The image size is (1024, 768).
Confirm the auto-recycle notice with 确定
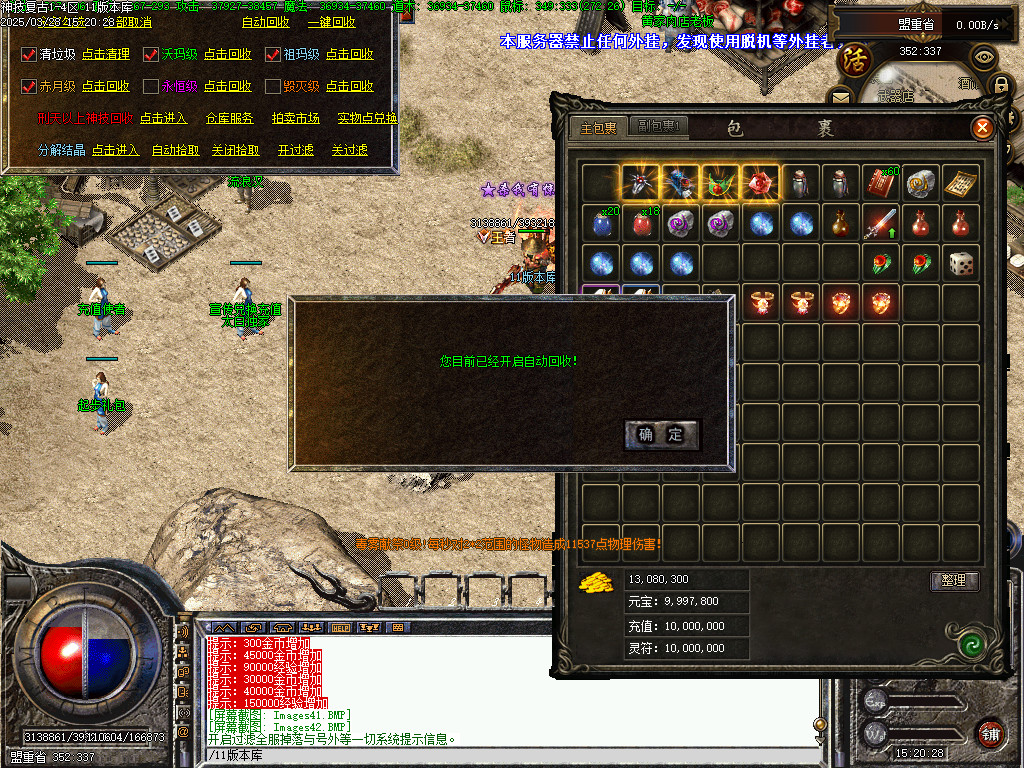(661, 434)
